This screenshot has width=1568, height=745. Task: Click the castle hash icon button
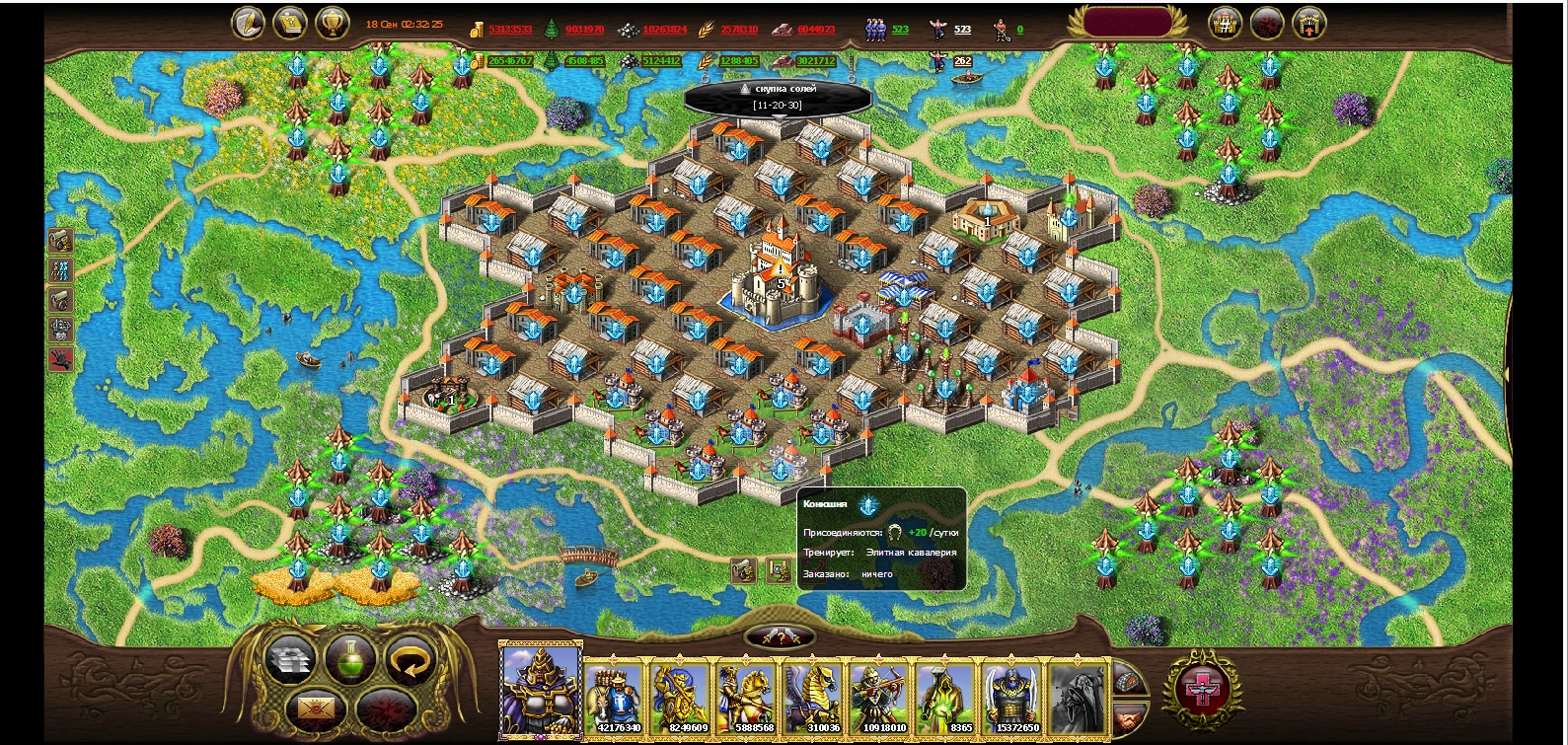pyautogui.click(x=1225, y=24)
